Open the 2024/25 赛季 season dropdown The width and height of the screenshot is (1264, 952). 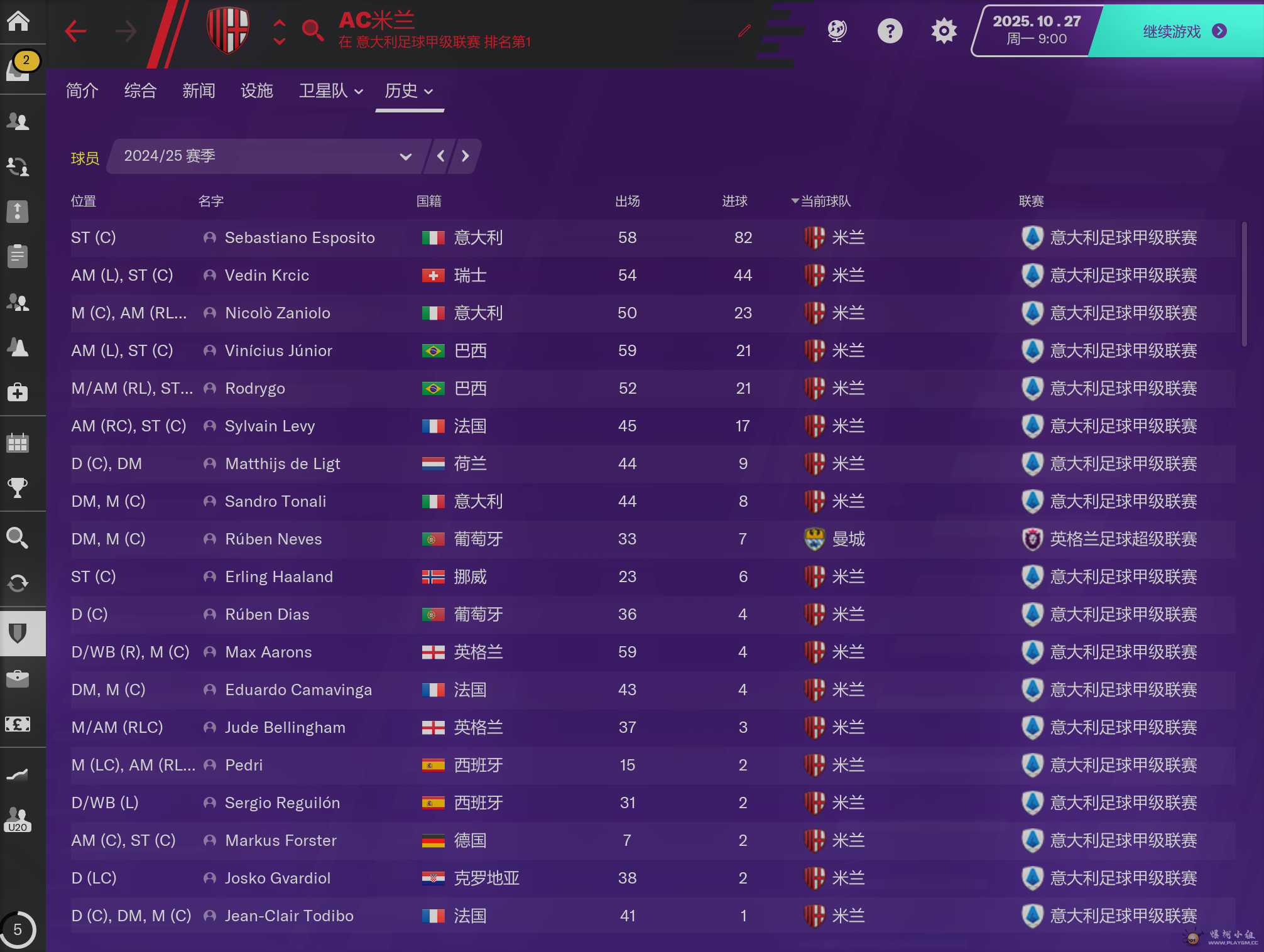click(x=268, y=156)
